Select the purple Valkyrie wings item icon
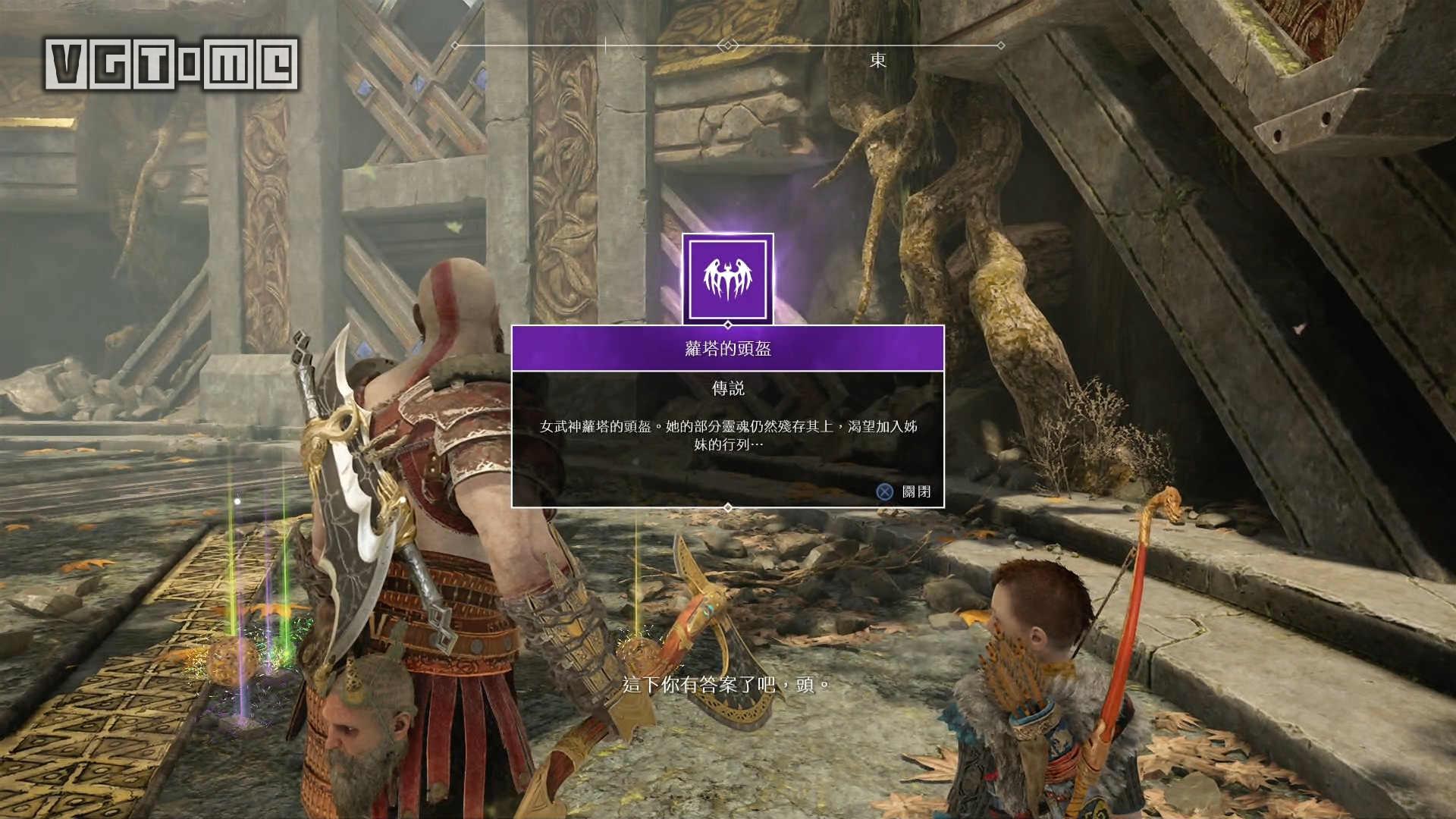Image resolution: width=1456 pixels, height=819 pixels. coord(726,277)
